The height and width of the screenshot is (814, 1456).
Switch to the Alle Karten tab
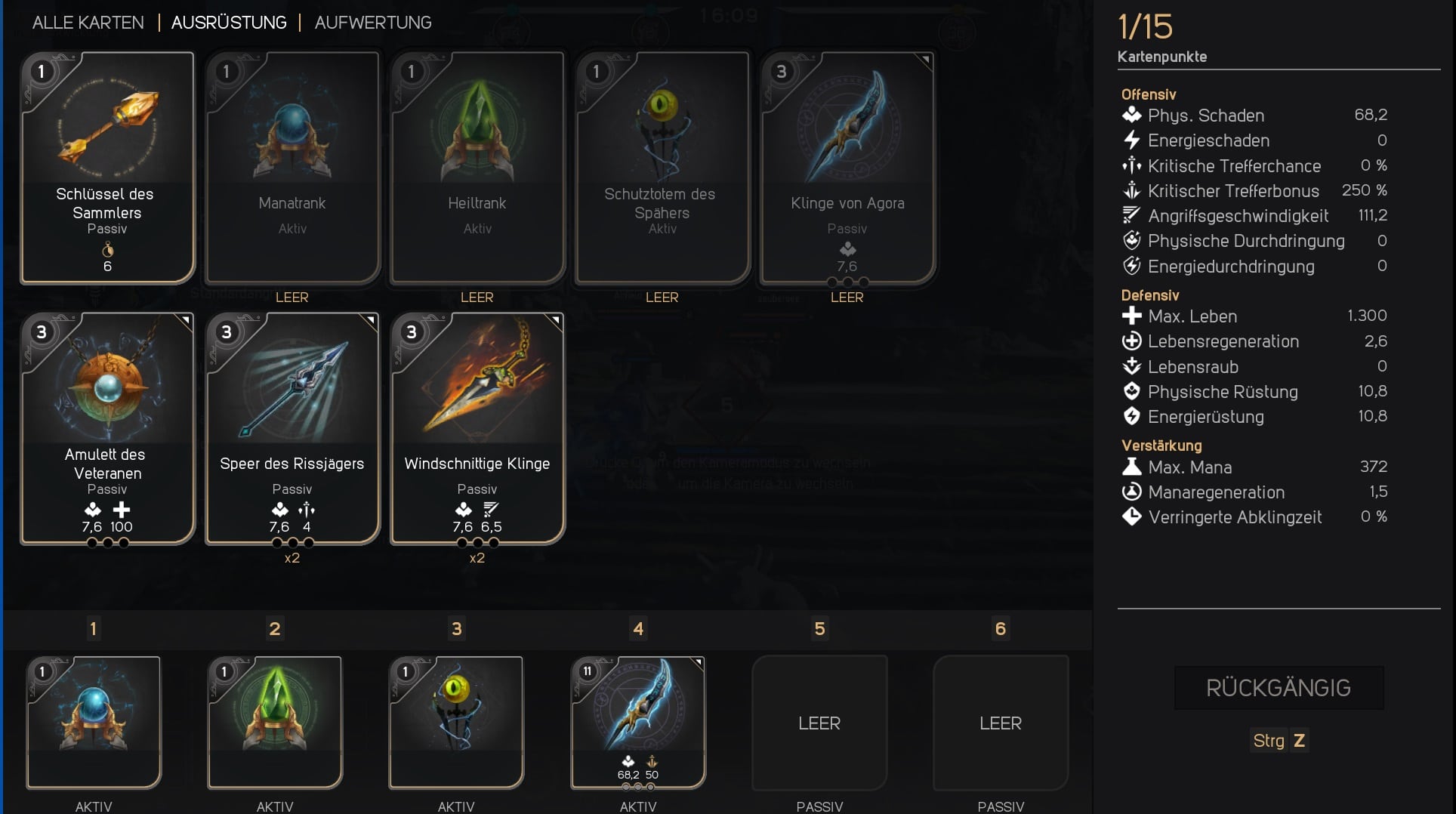pos(88,23)
